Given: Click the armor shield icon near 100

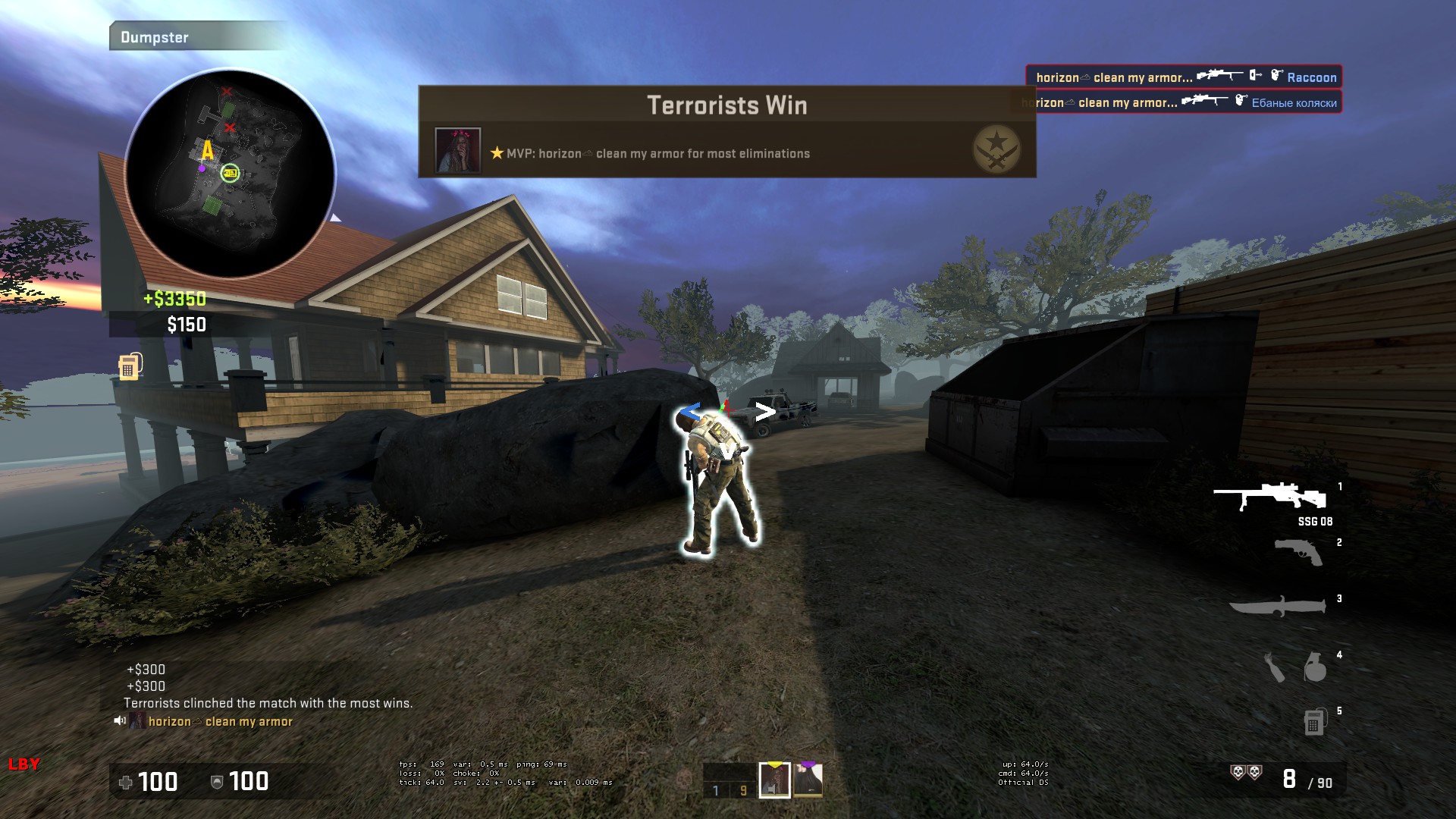Looking at the screenshot, I should [x=218, y=782].
